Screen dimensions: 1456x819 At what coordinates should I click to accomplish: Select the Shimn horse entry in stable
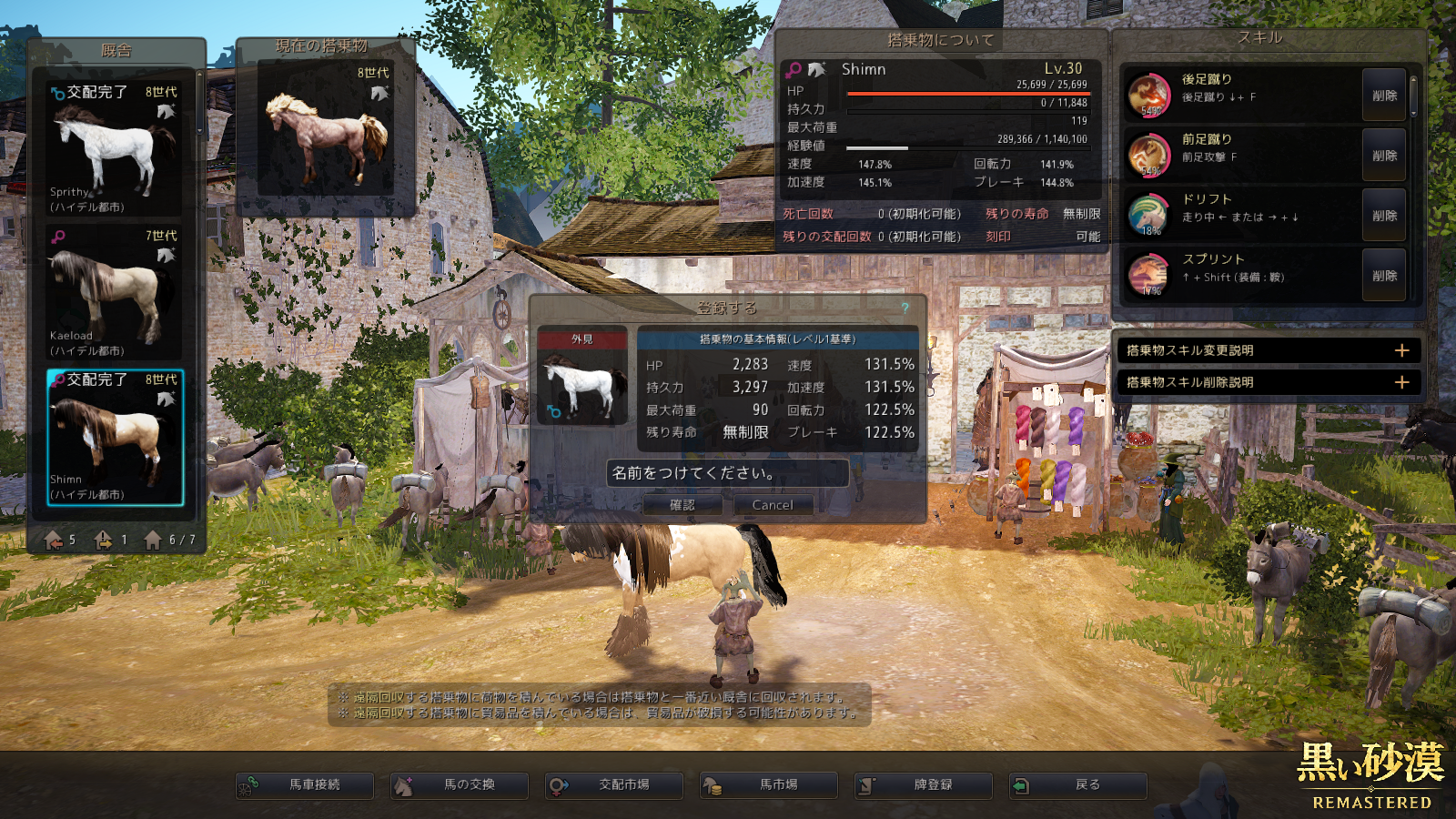[x=115, y=437]
